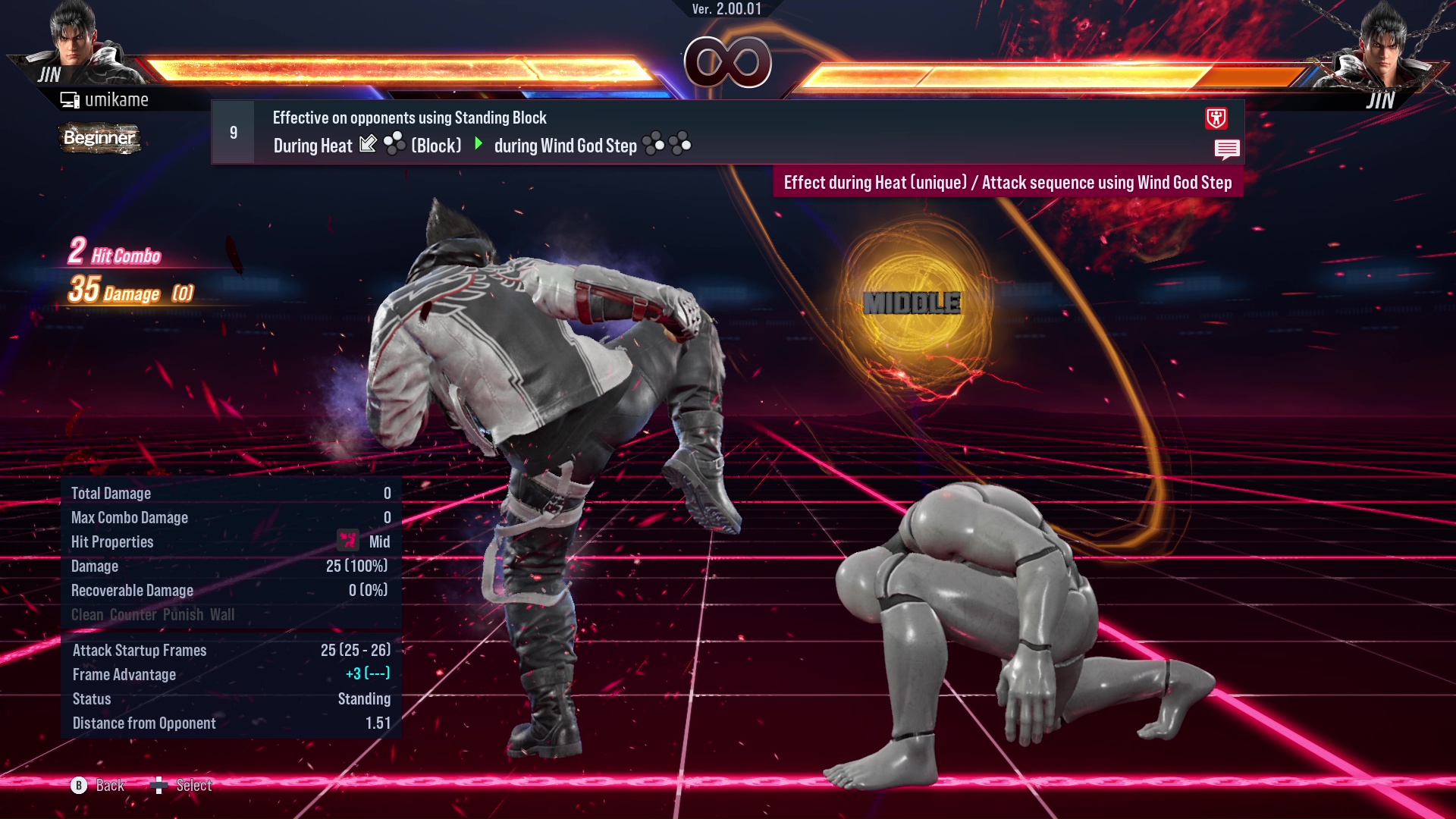Image resolution: width=1456 pixels, height=819 pixels.
Task: Toggle the Clean Counter Punish Wall row
Action: coord(152,615)
